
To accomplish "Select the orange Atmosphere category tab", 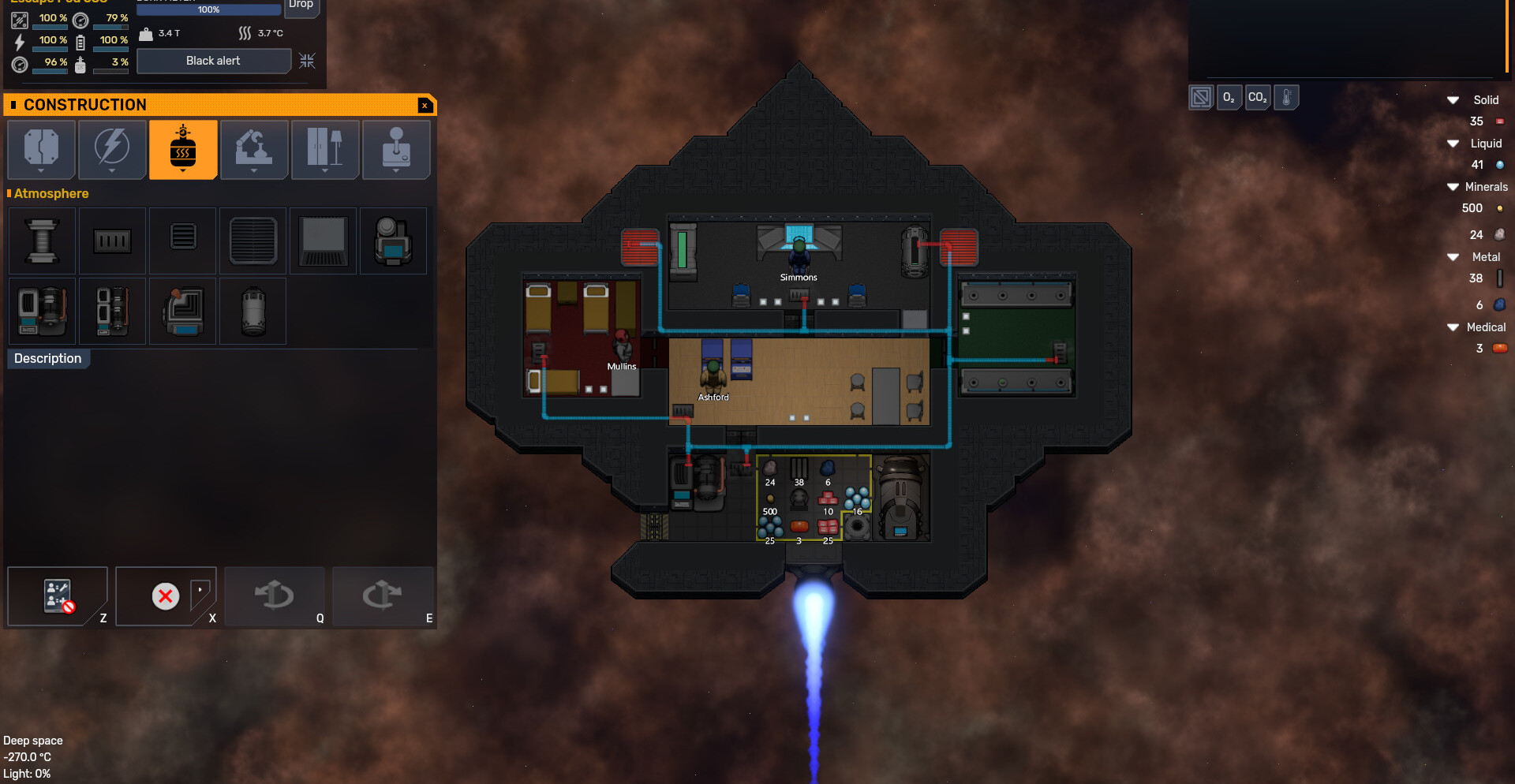I will tap(183, 149).
